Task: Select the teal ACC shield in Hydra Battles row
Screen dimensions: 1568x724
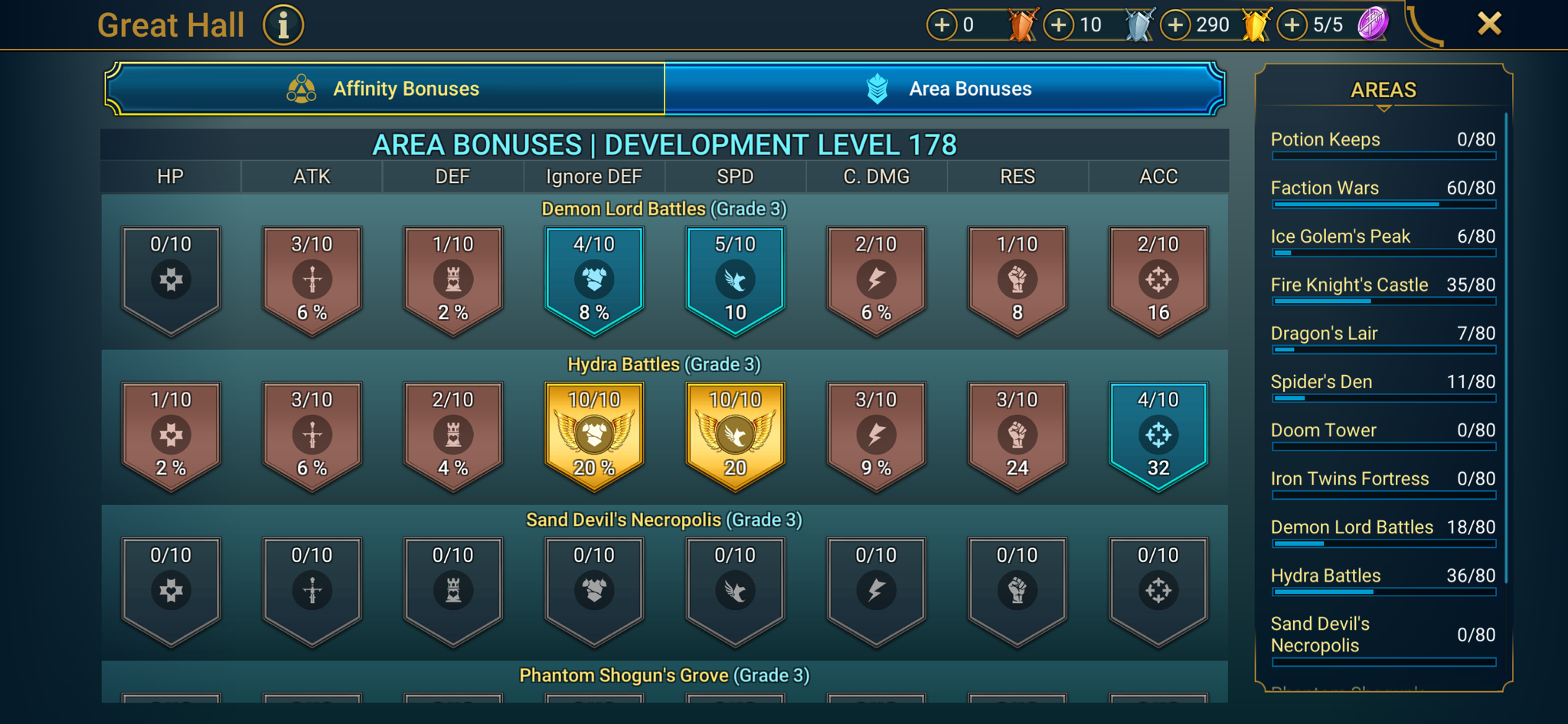Action: click(1158, 435)
